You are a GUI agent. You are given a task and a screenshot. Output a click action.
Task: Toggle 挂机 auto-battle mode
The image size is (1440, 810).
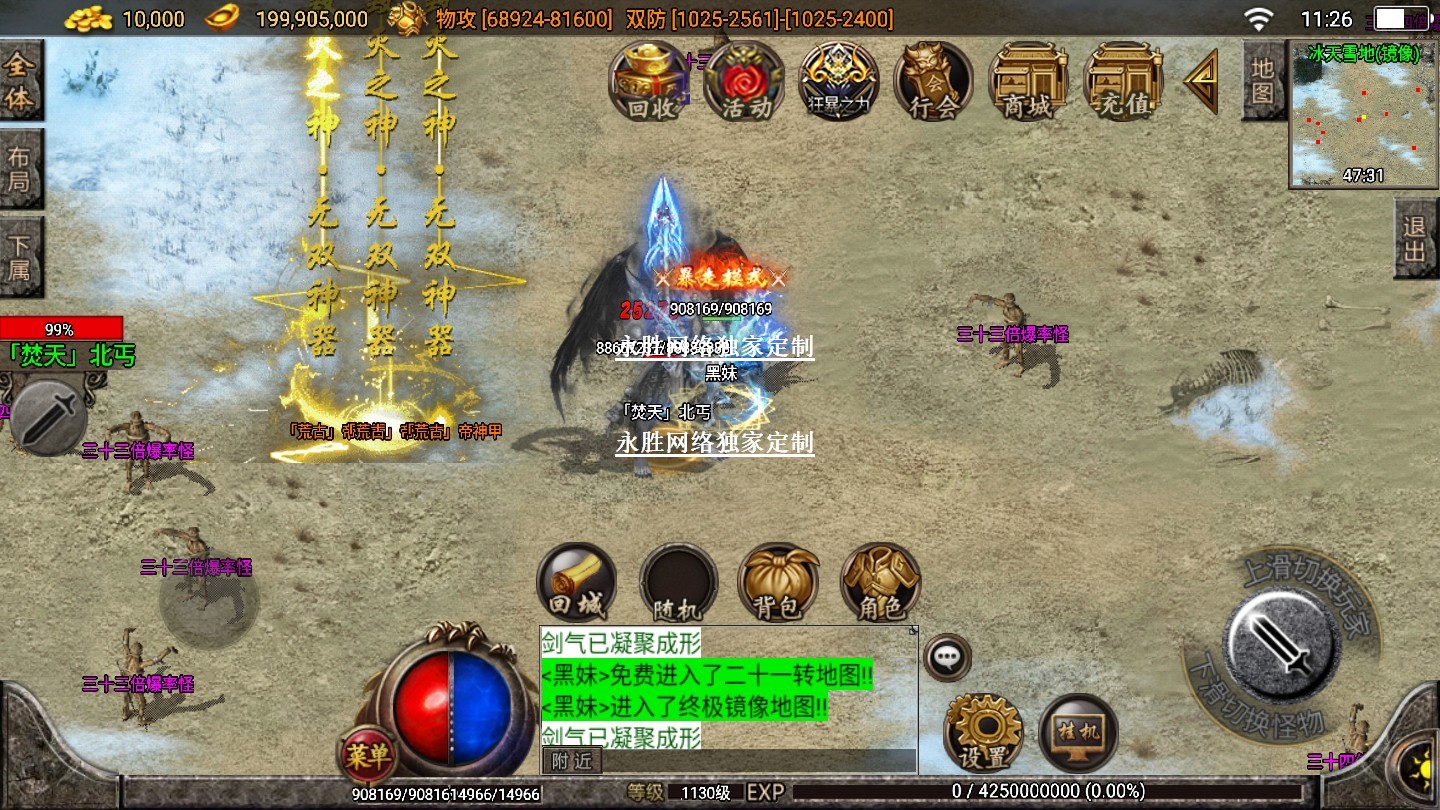(1078, 733)
